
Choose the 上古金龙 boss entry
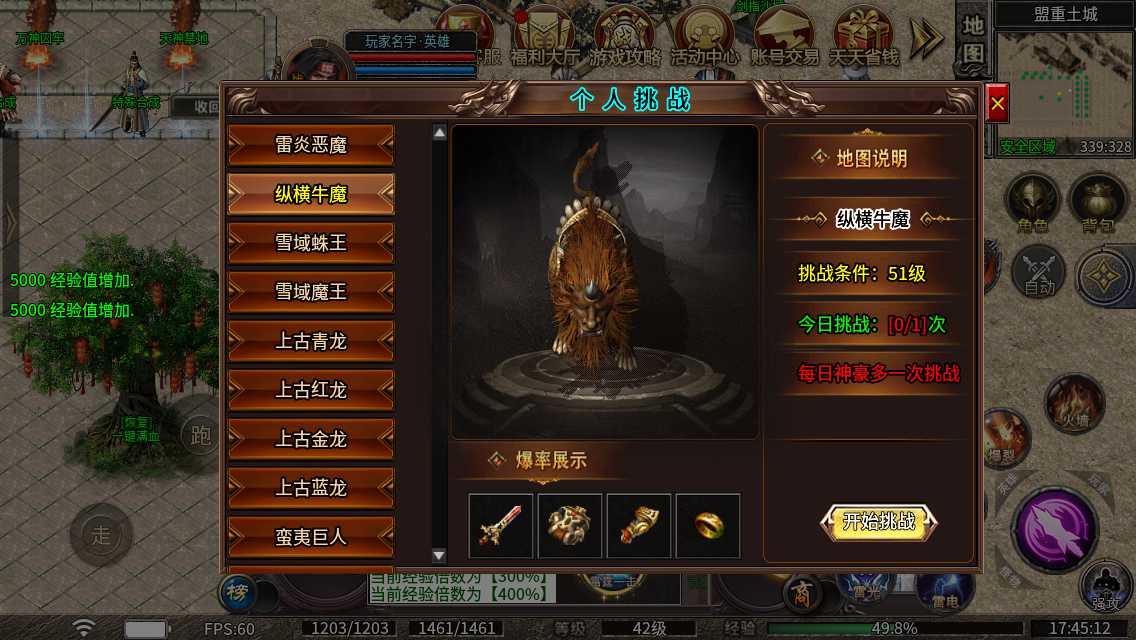[311, 439]
